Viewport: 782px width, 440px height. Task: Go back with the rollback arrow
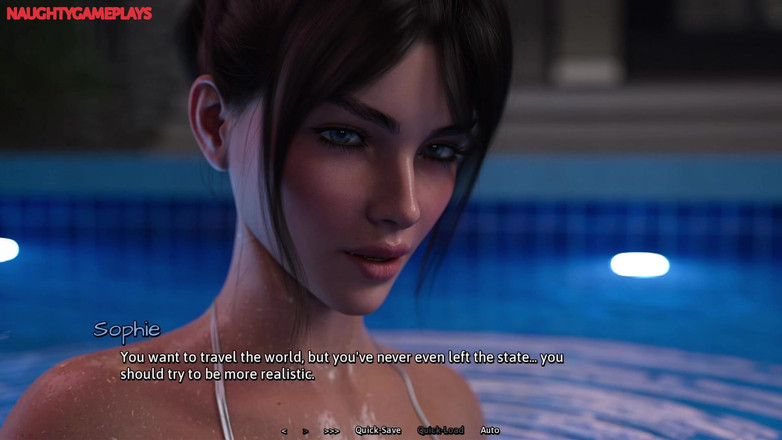284,431
